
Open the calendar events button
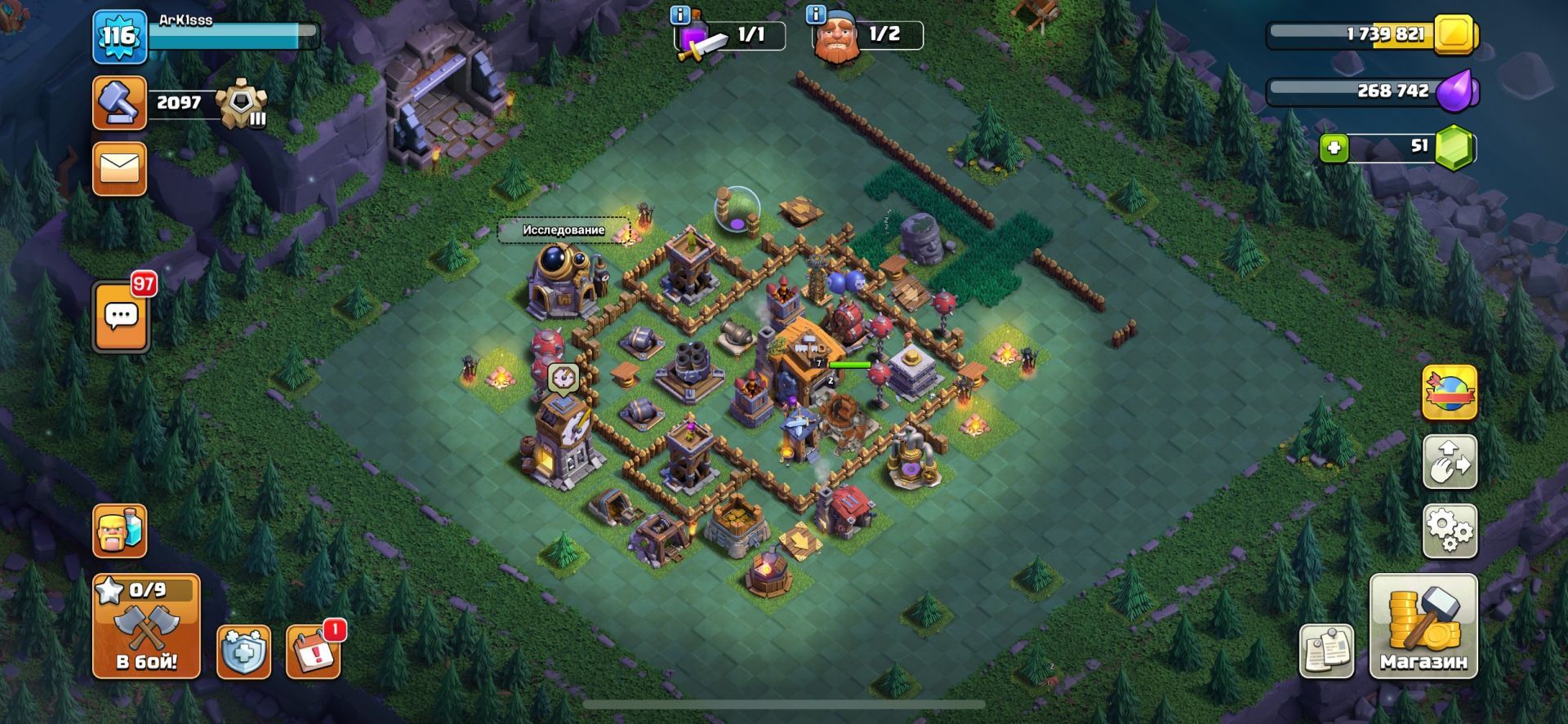pos(314,651)
